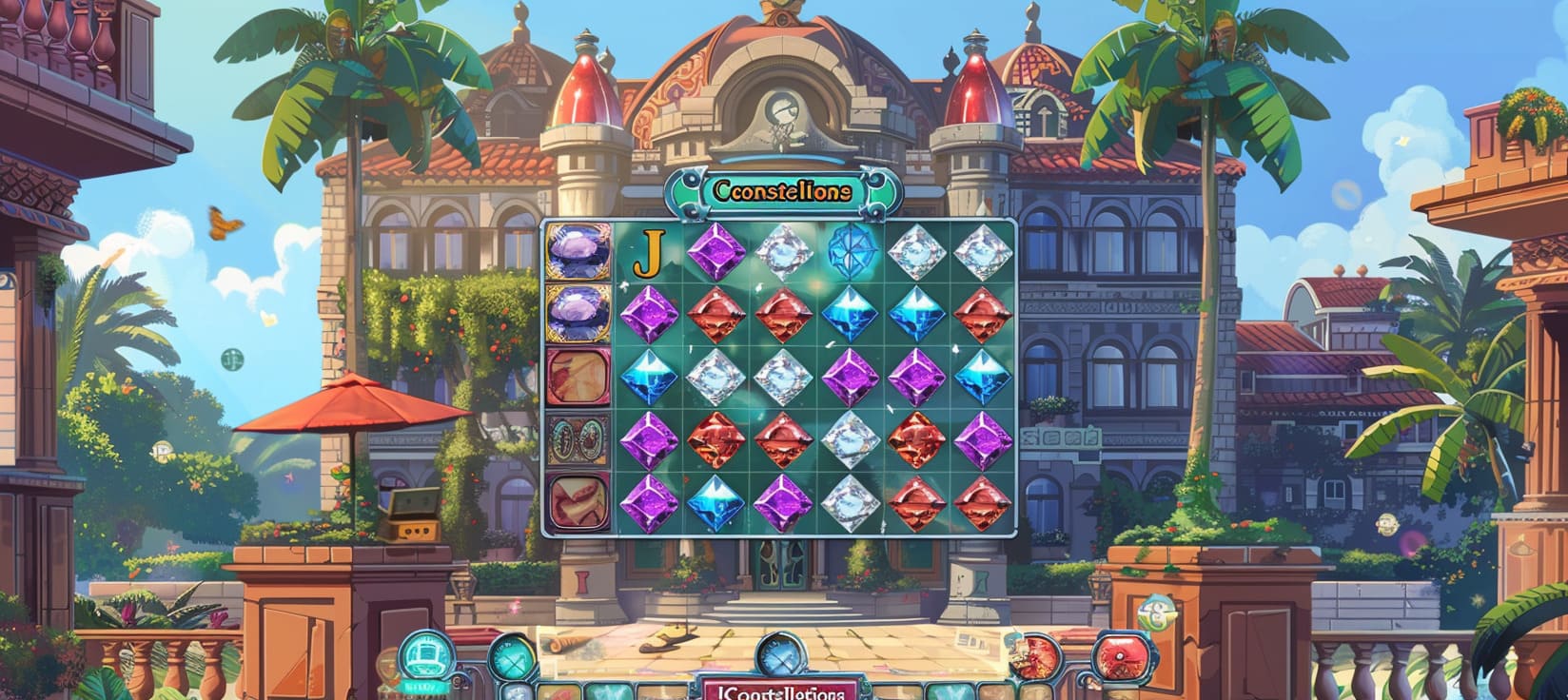This screenshot has height=700, width=1568.
Task: Click the golden letter J symbol on the reels
Action: 651,254
